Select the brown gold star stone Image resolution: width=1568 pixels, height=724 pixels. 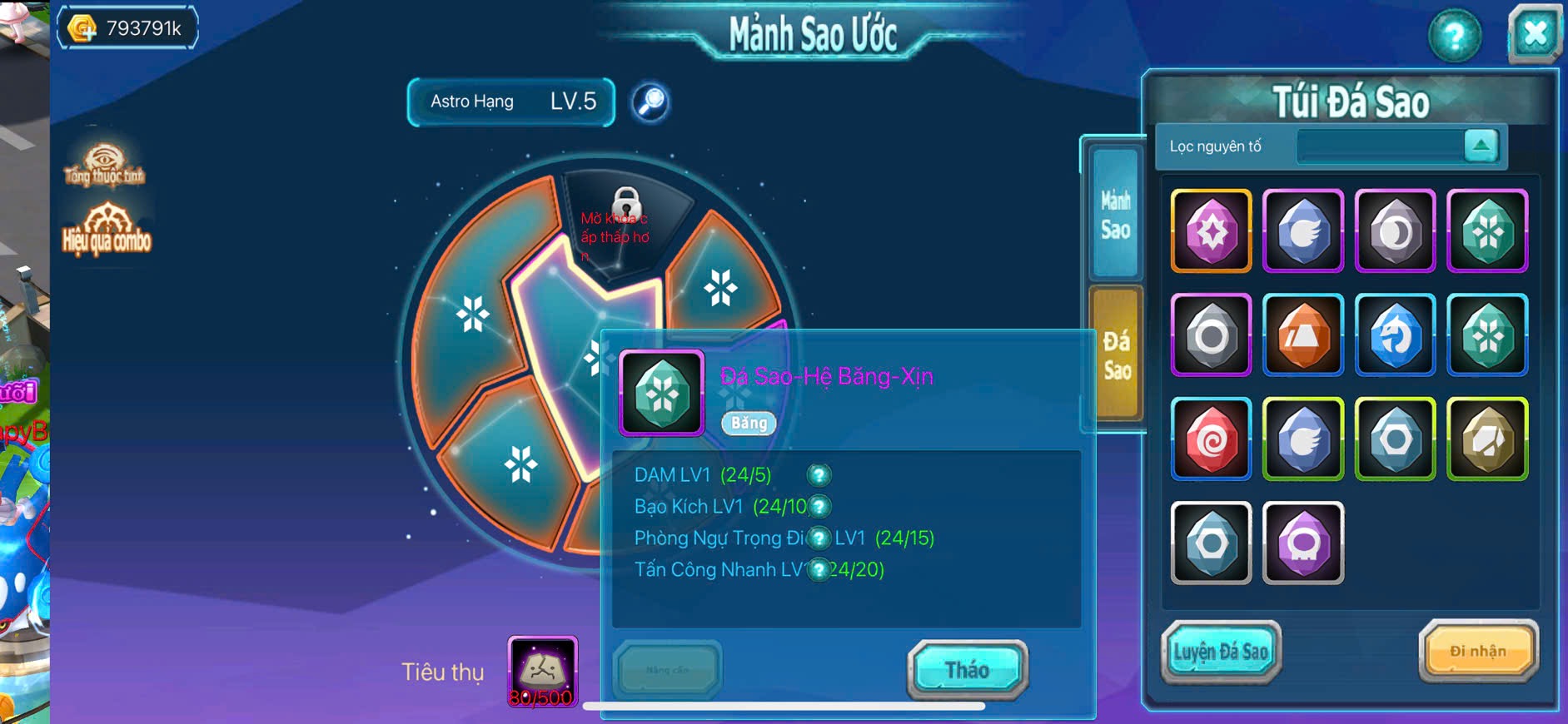[1487, 439]
